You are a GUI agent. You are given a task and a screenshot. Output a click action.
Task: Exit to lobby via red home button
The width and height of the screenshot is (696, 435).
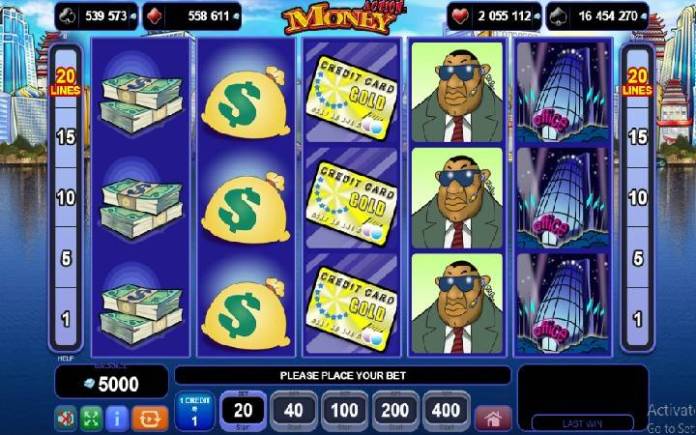coord(492,414)
